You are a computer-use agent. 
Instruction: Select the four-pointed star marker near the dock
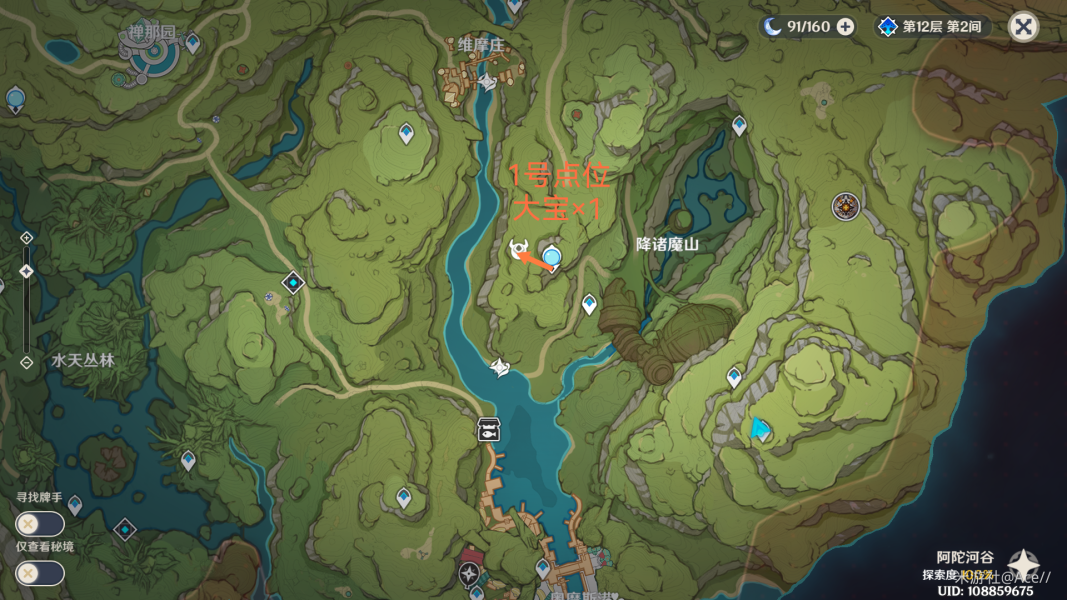pyautogui.click(x=469, y=573)
